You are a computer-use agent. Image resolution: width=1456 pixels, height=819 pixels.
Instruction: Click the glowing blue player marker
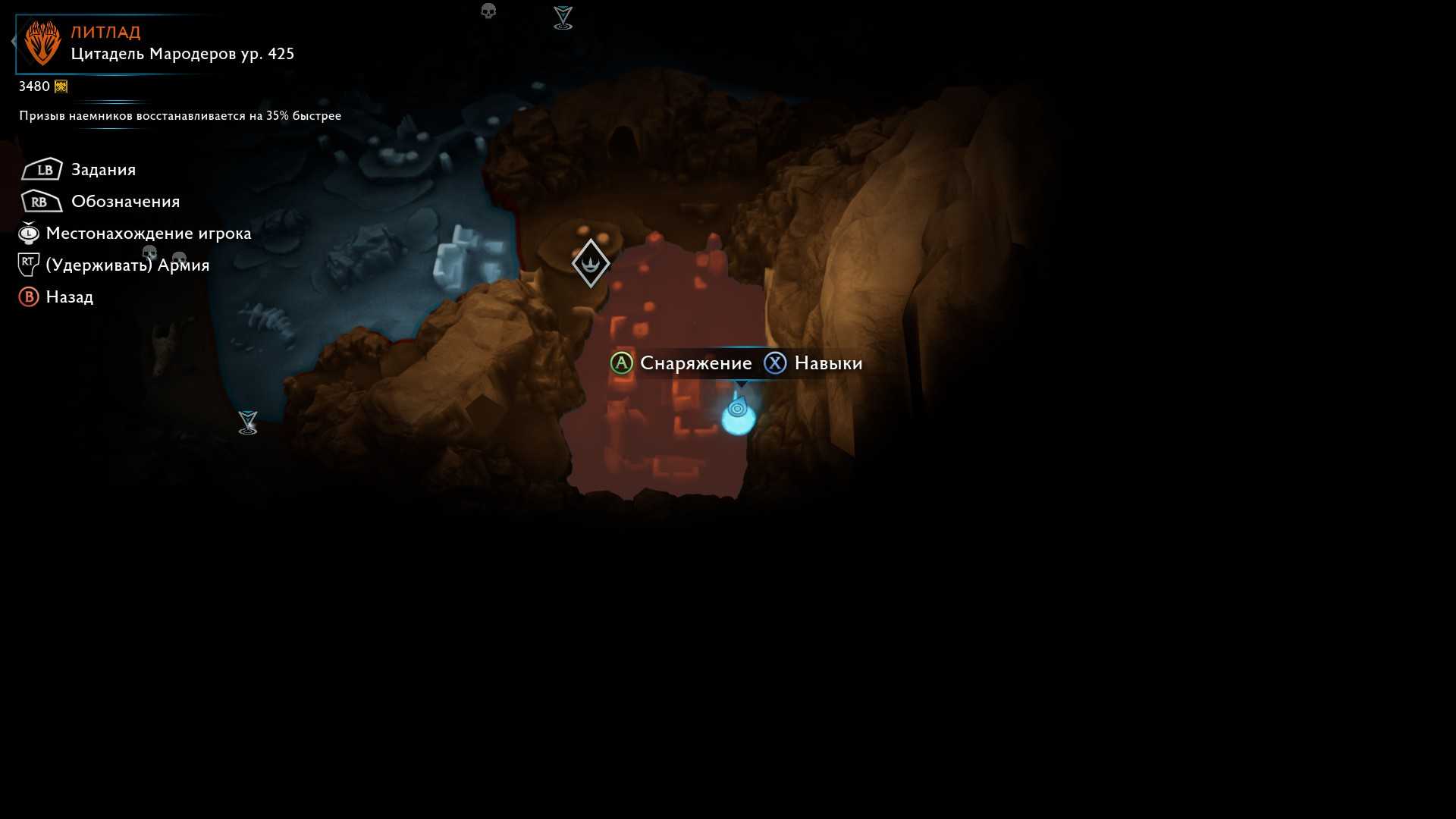(x=738, y=414)
